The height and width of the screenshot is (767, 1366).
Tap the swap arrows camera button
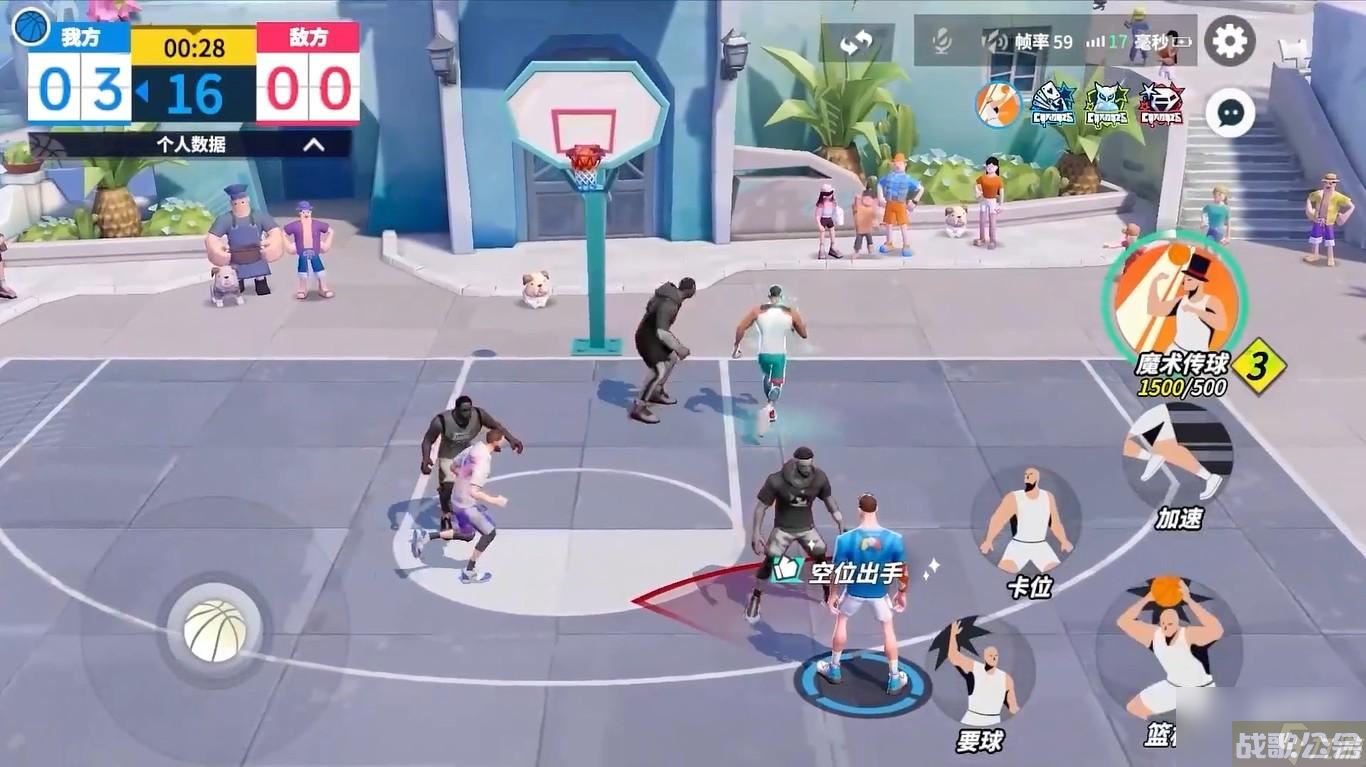coord(856,42)
